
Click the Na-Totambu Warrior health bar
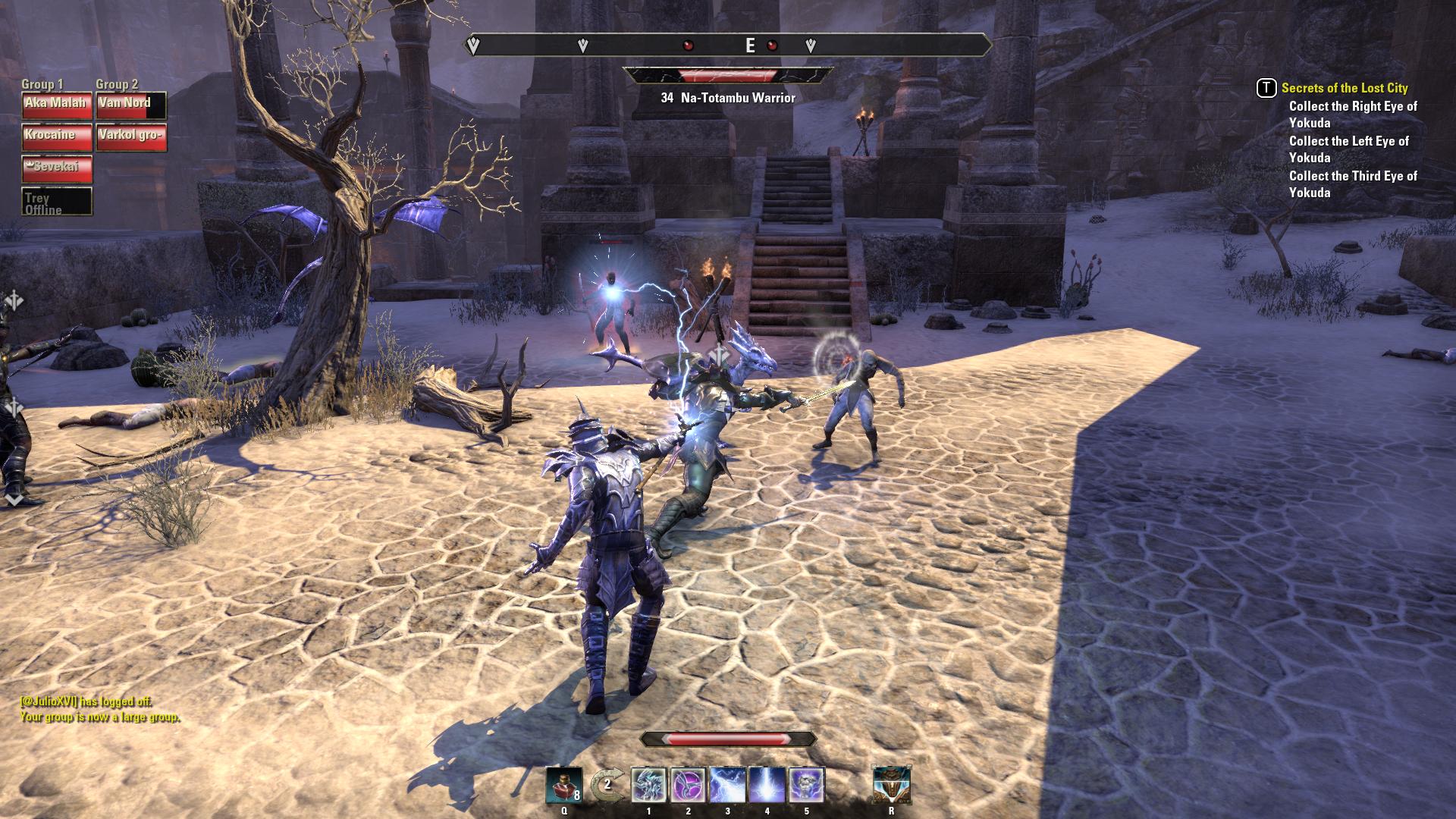[x=730, y=73]
